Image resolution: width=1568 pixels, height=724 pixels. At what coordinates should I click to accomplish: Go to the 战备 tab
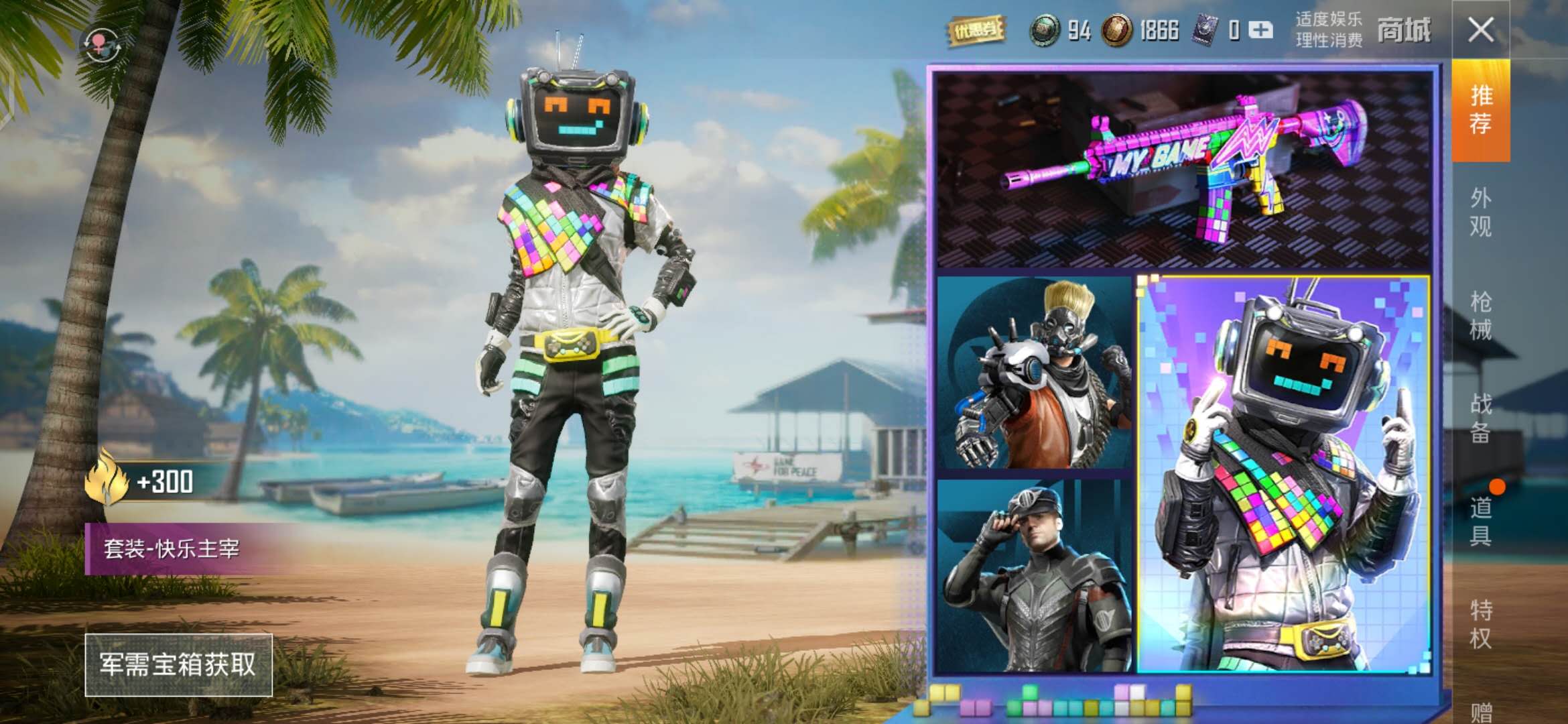pyautogui.click(x=1480, y=418)
